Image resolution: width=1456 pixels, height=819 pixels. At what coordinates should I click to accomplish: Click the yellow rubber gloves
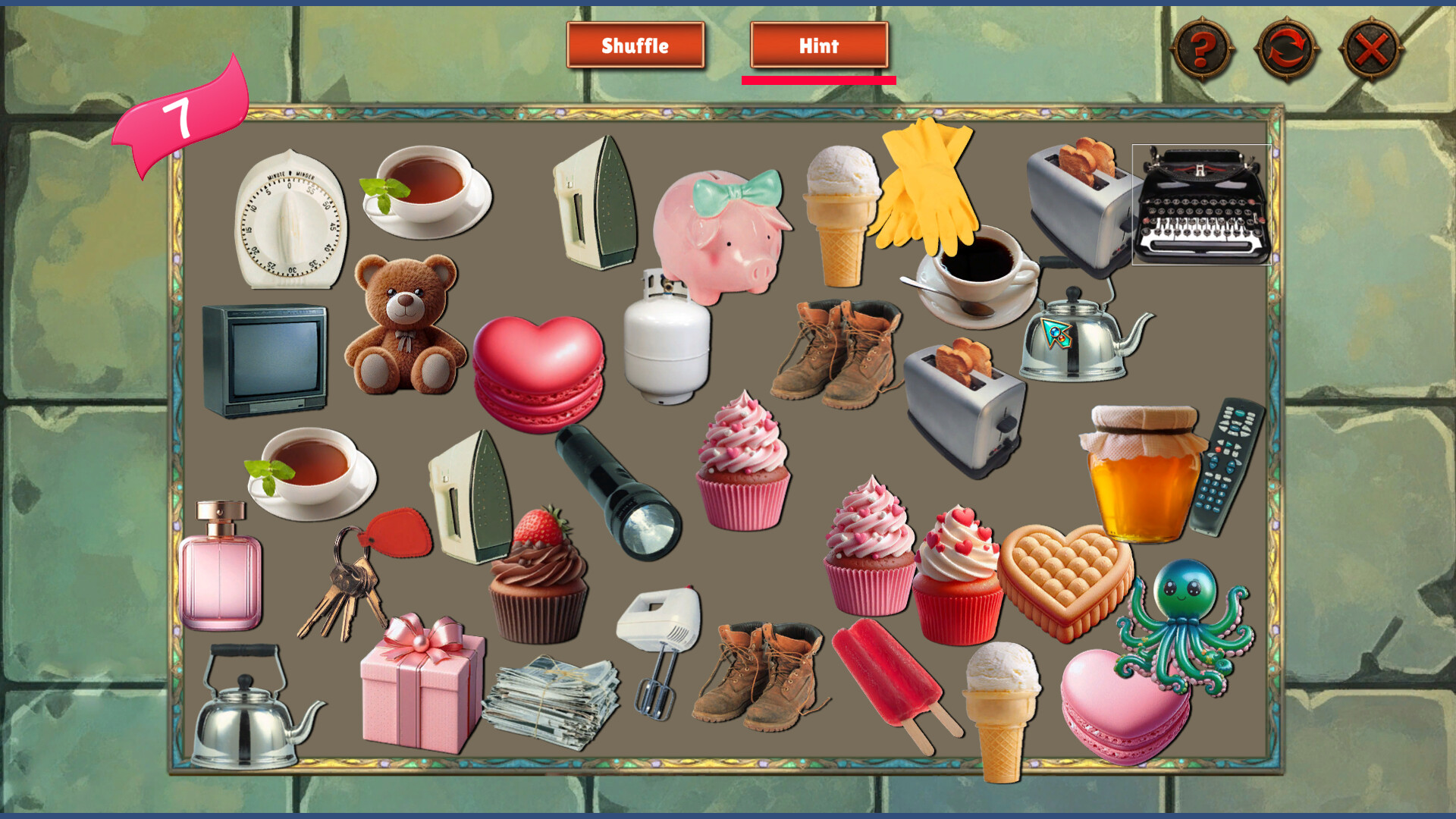(925, 190)
